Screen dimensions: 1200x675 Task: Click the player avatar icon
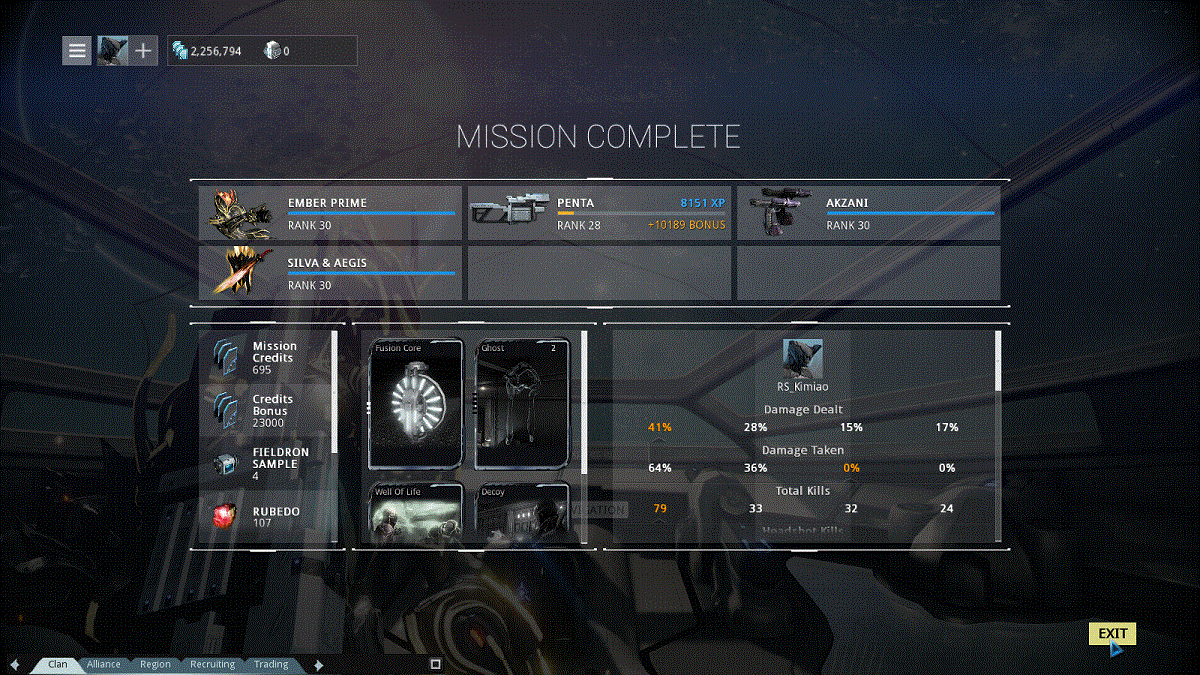coord(112,50)
